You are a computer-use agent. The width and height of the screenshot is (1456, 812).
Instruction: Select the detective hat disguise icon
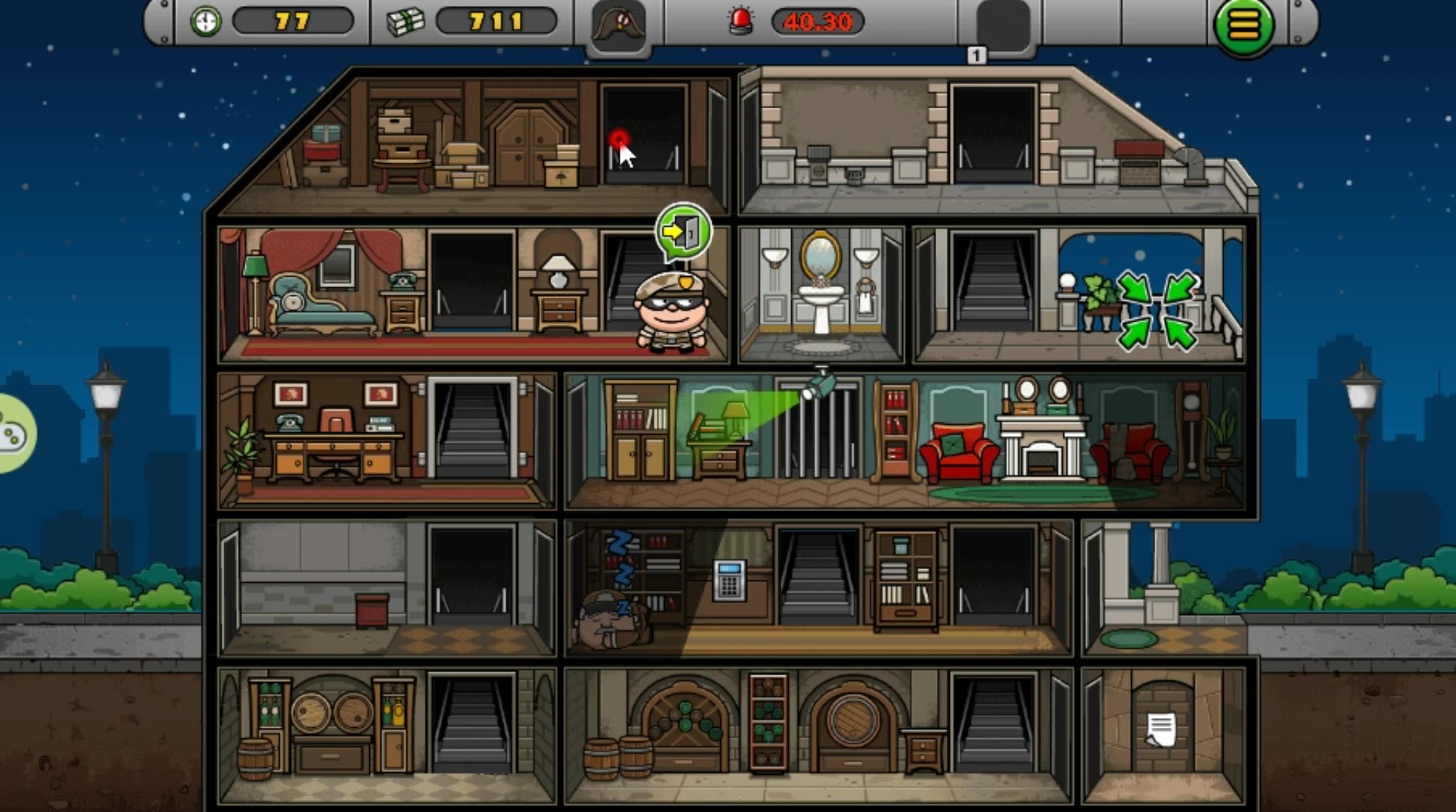[x=619, y=25]
